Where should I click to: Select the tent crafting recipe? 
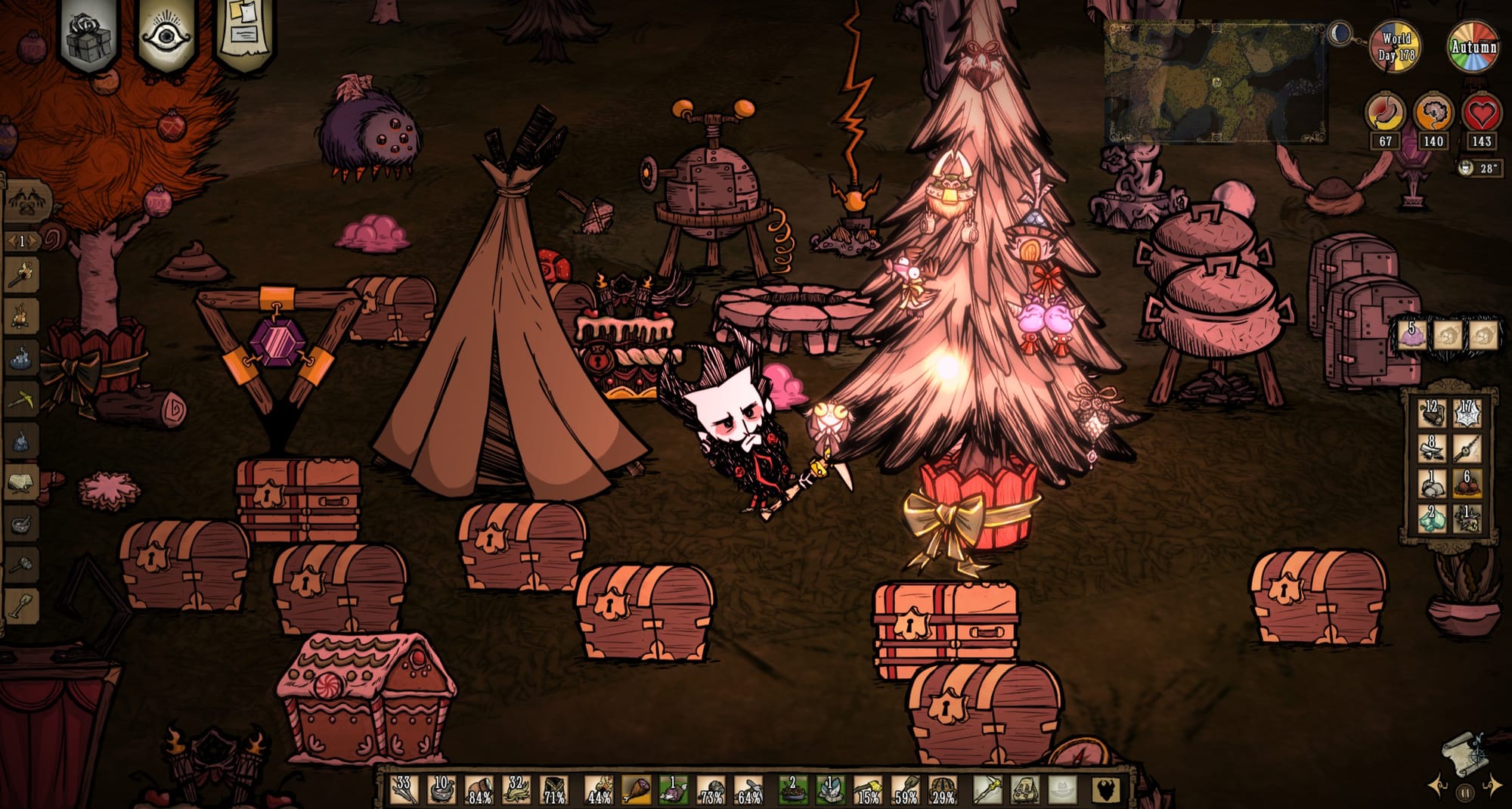[21, 481]
